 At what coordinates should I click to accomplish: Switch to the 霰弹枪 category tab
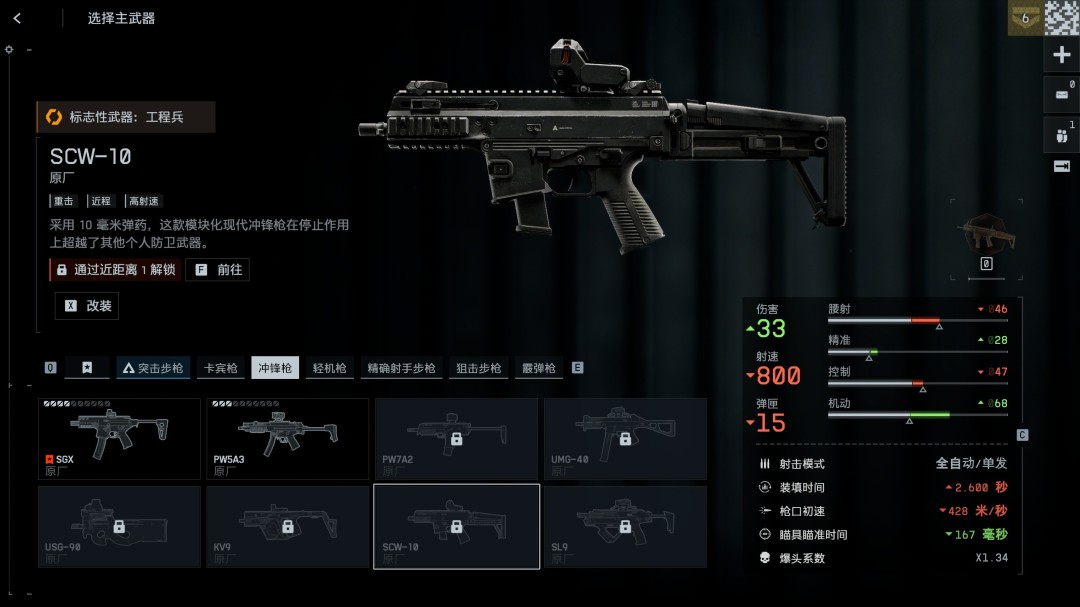pos(538,368)
